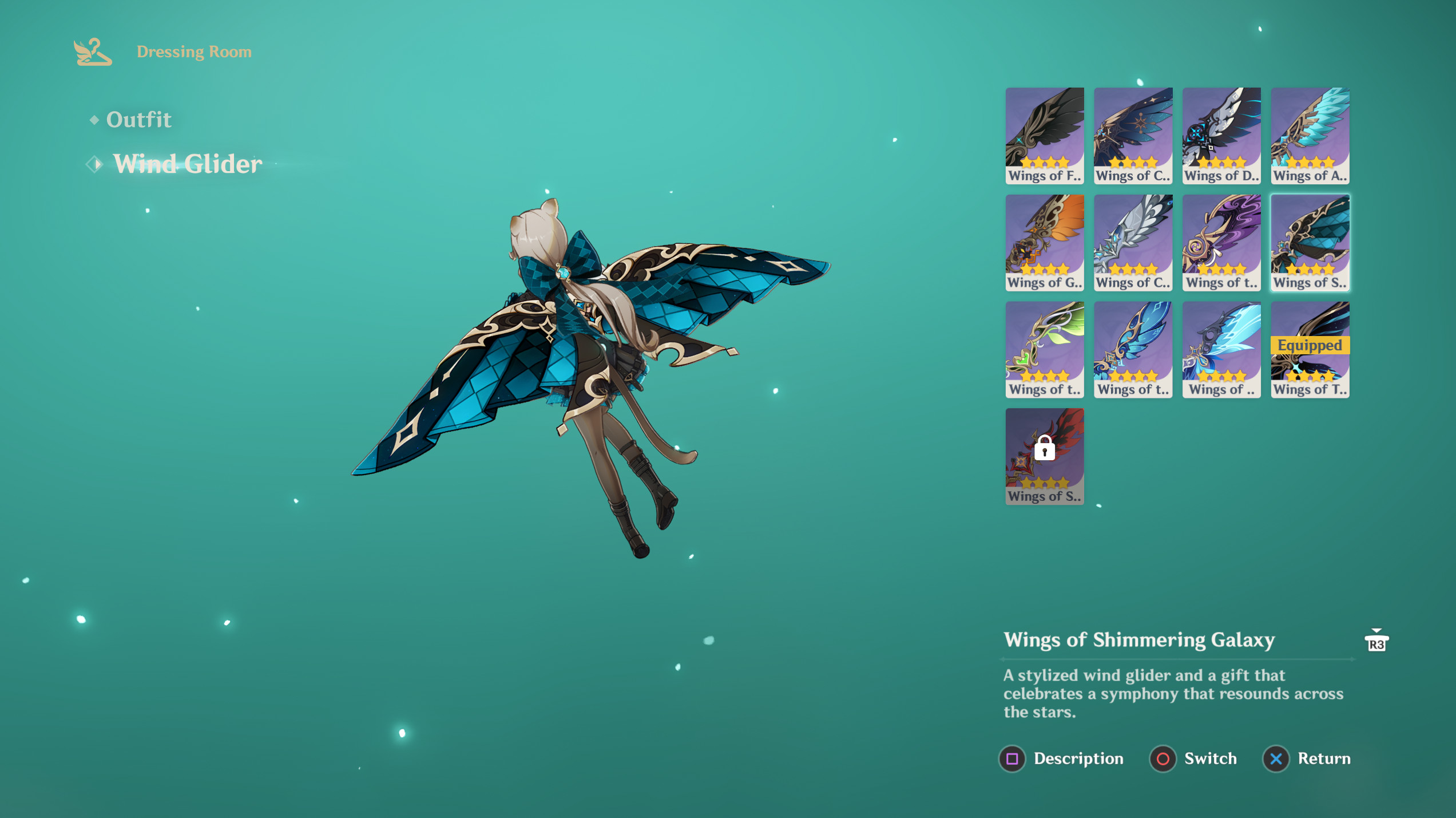
Task: Select the green leafy wings glider
Action: coord(1044,349)
